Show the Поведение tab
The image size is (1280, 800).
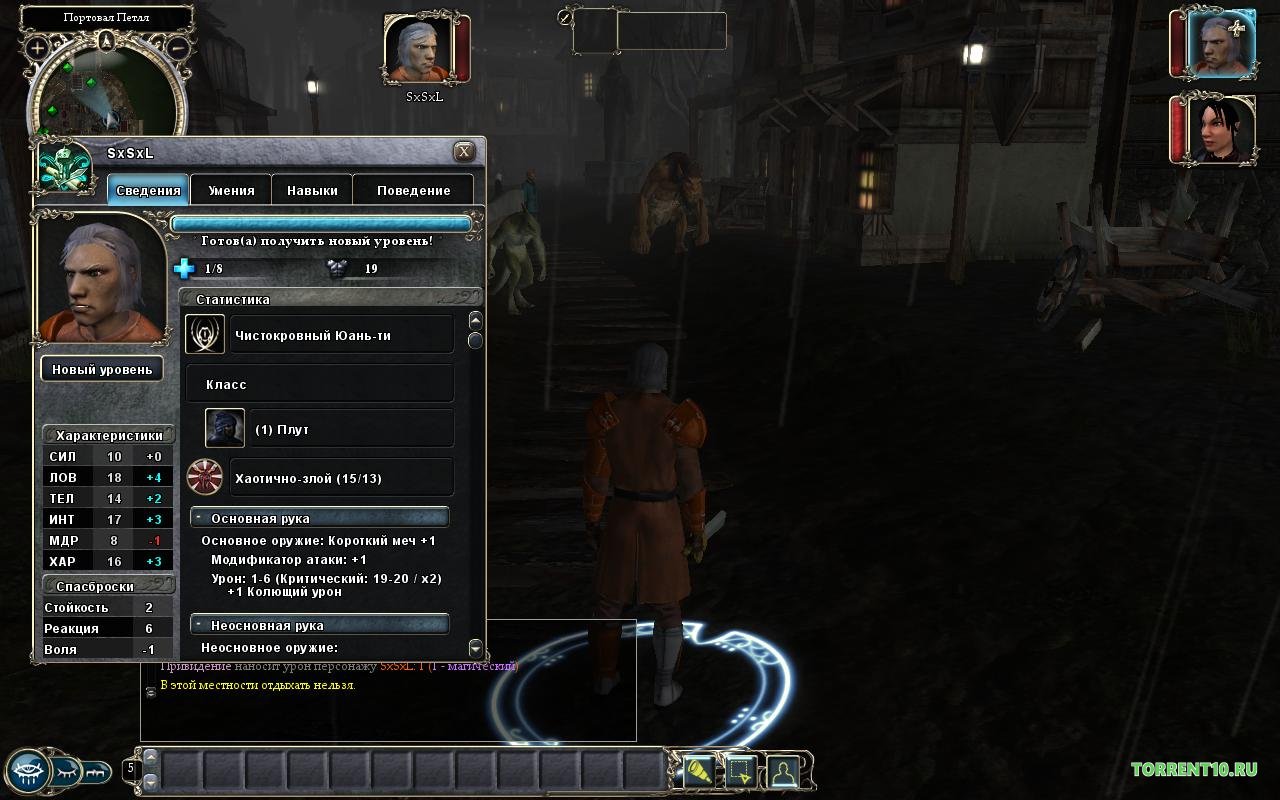click(x=414, y=190)
